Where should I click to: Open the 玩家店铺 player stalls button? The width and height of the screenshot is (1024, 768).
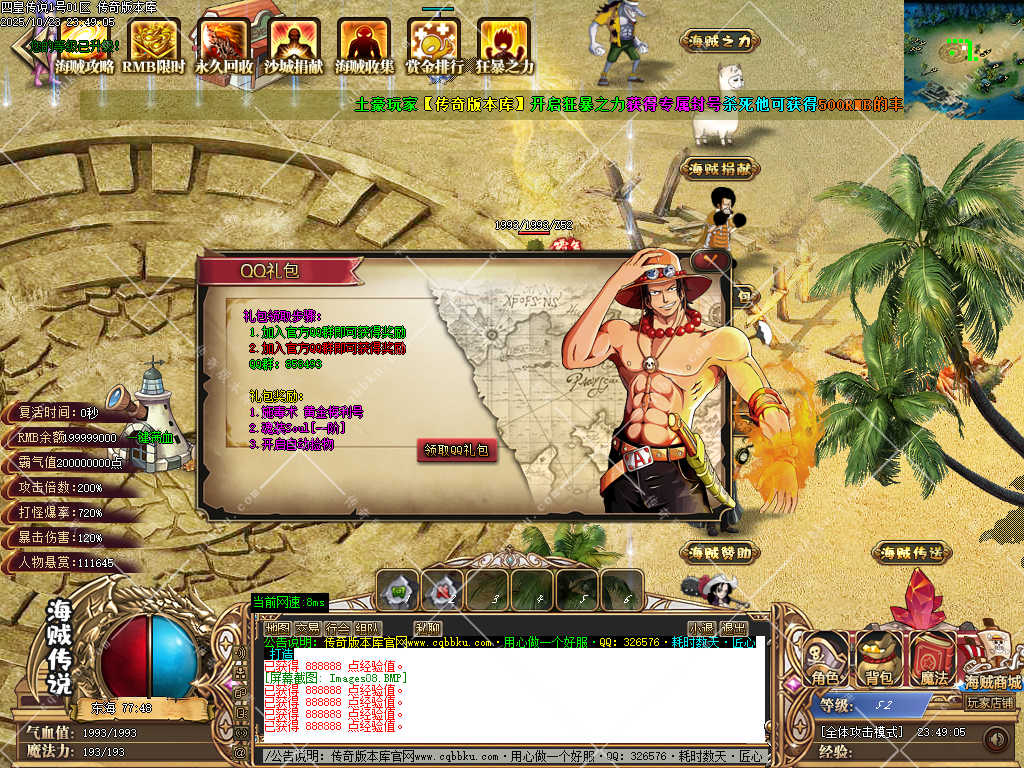click(x=990, y=703)
